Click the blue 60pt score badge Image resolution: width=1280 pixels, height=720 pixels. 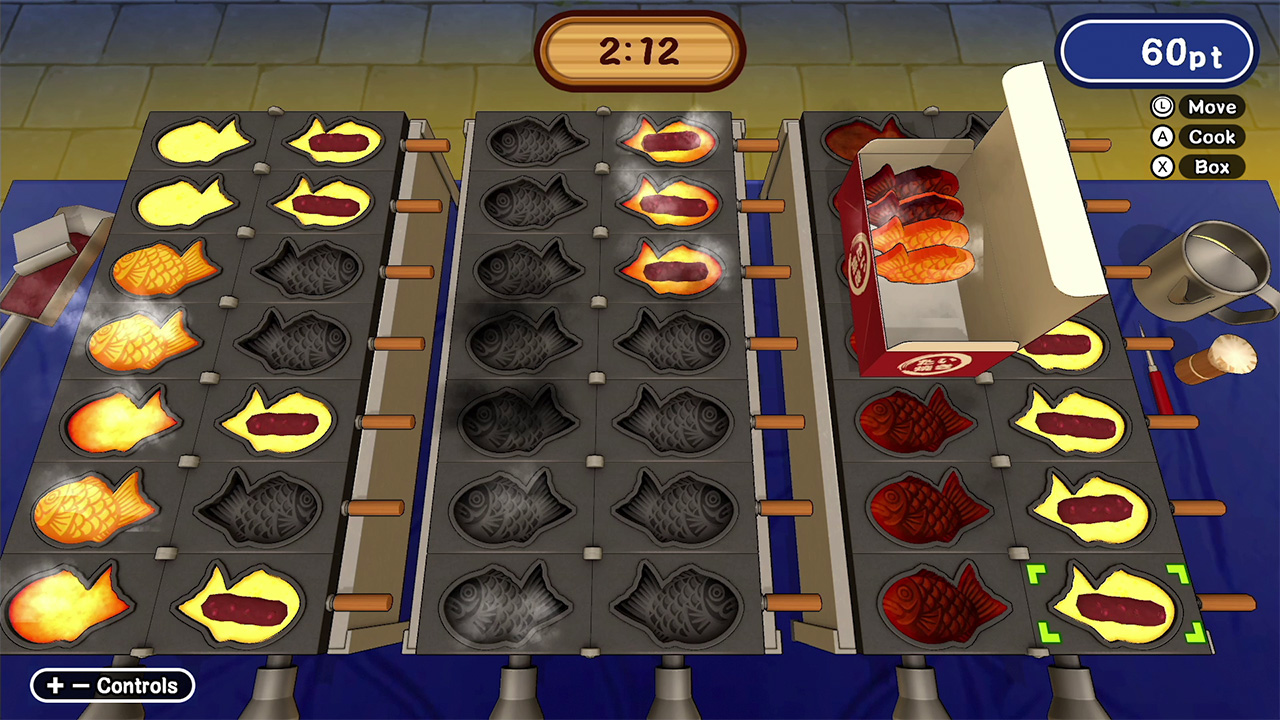click(x=1157, y=52)
